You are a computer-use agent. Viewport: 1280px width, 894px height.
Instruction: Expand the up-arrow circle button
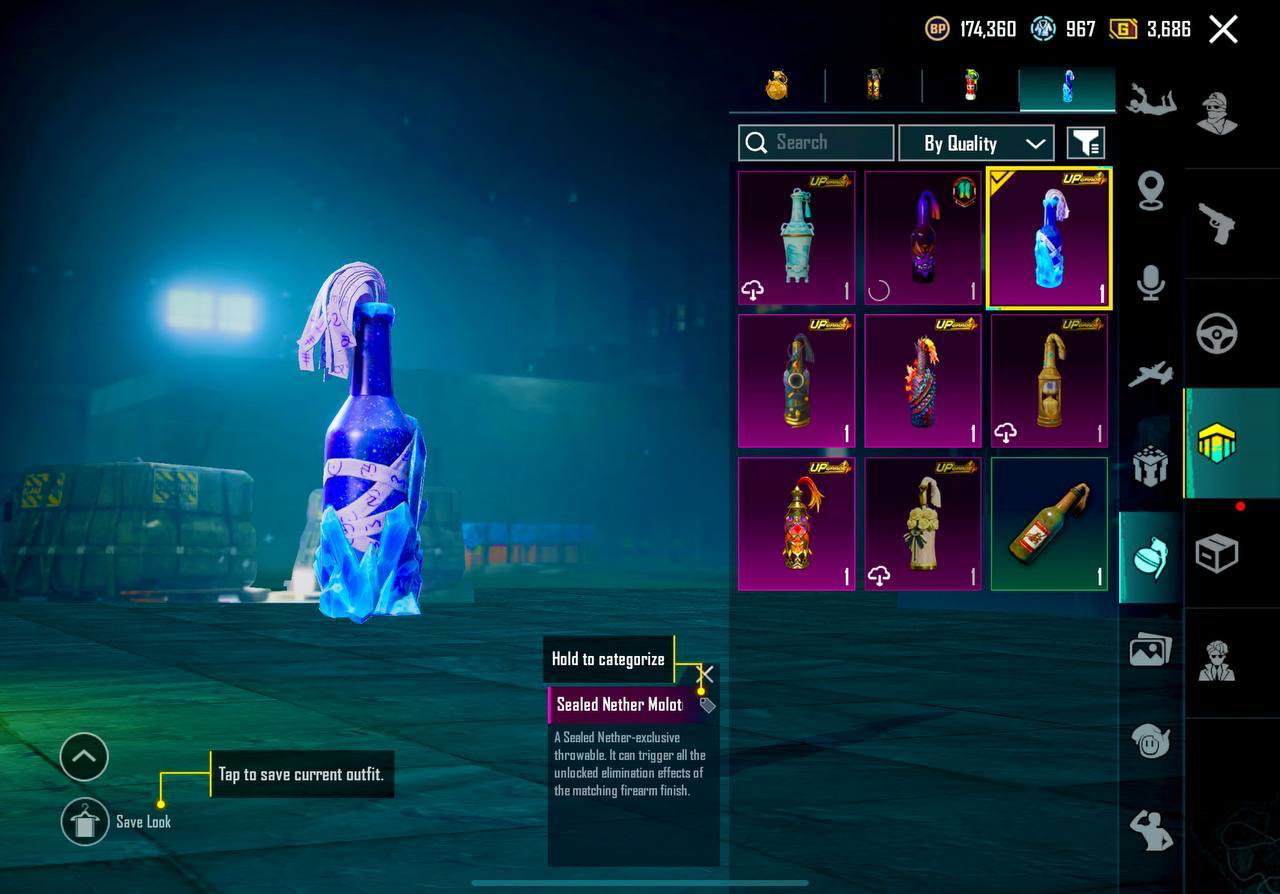[x=84, y=757]
